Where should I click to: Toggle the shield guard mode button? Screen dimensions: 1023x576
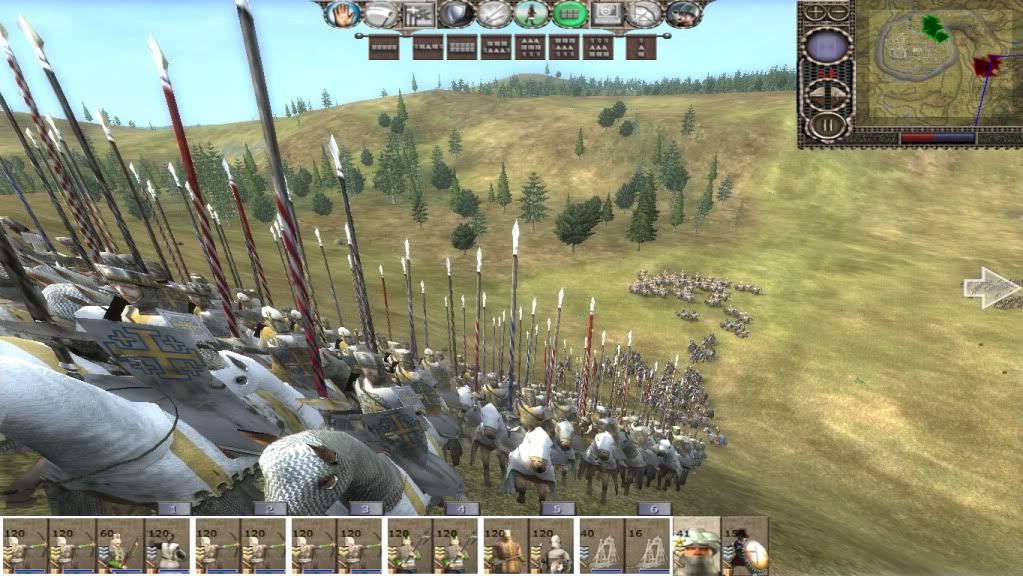click(x=457, y=14)
